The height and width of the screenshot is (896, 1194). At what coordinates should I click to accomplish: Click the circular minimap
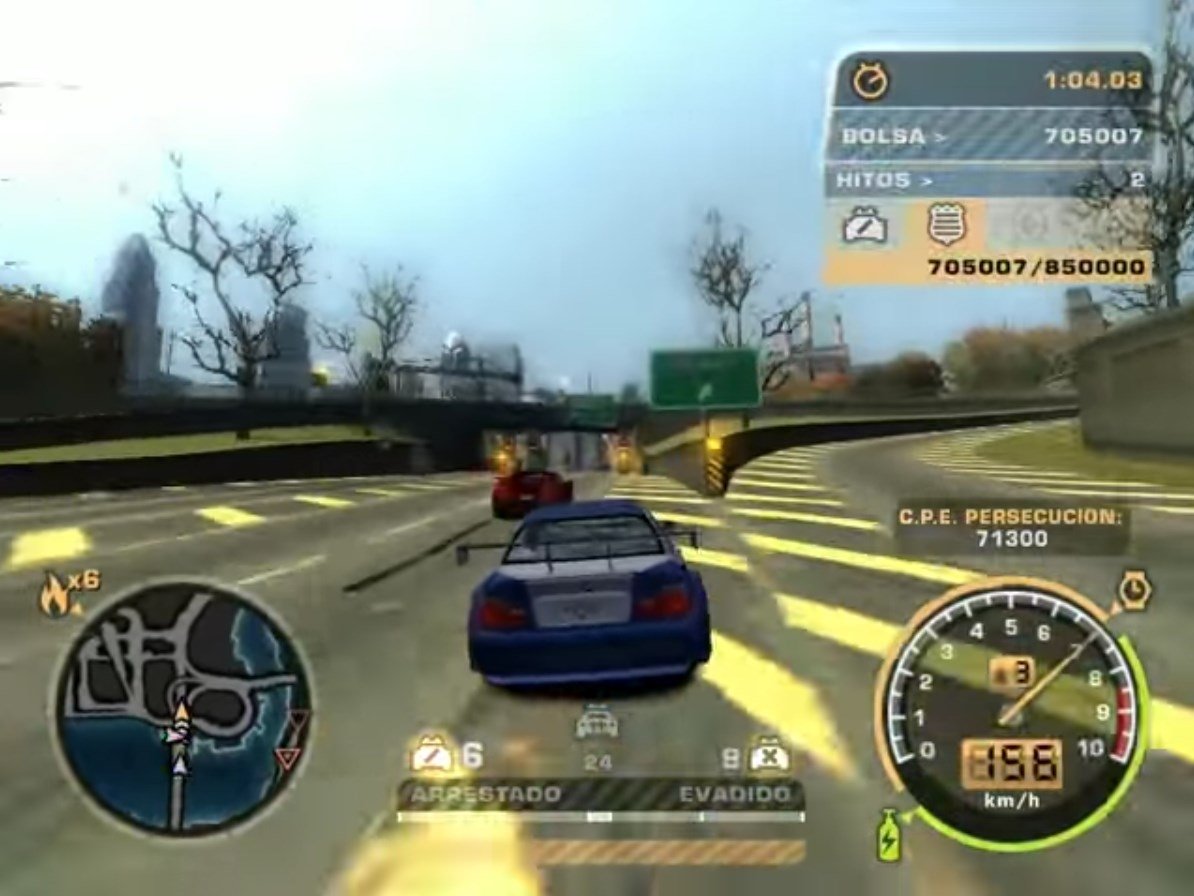[182, 708]
